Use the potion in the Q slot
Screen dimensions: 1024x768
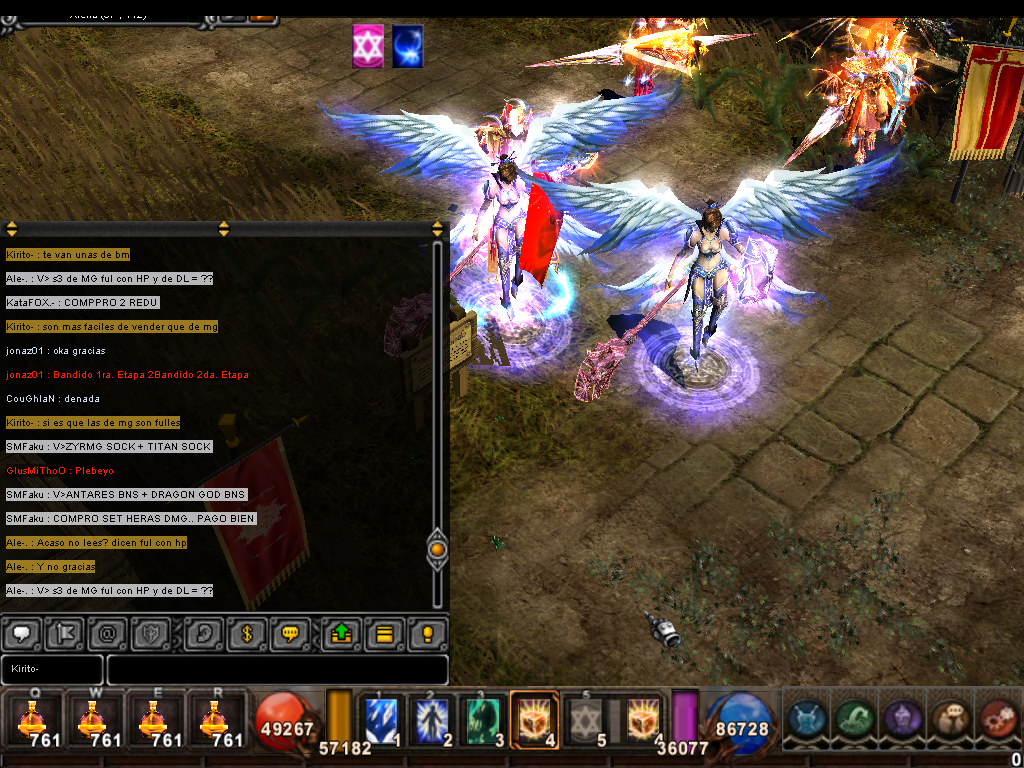[x=32, y=720]
